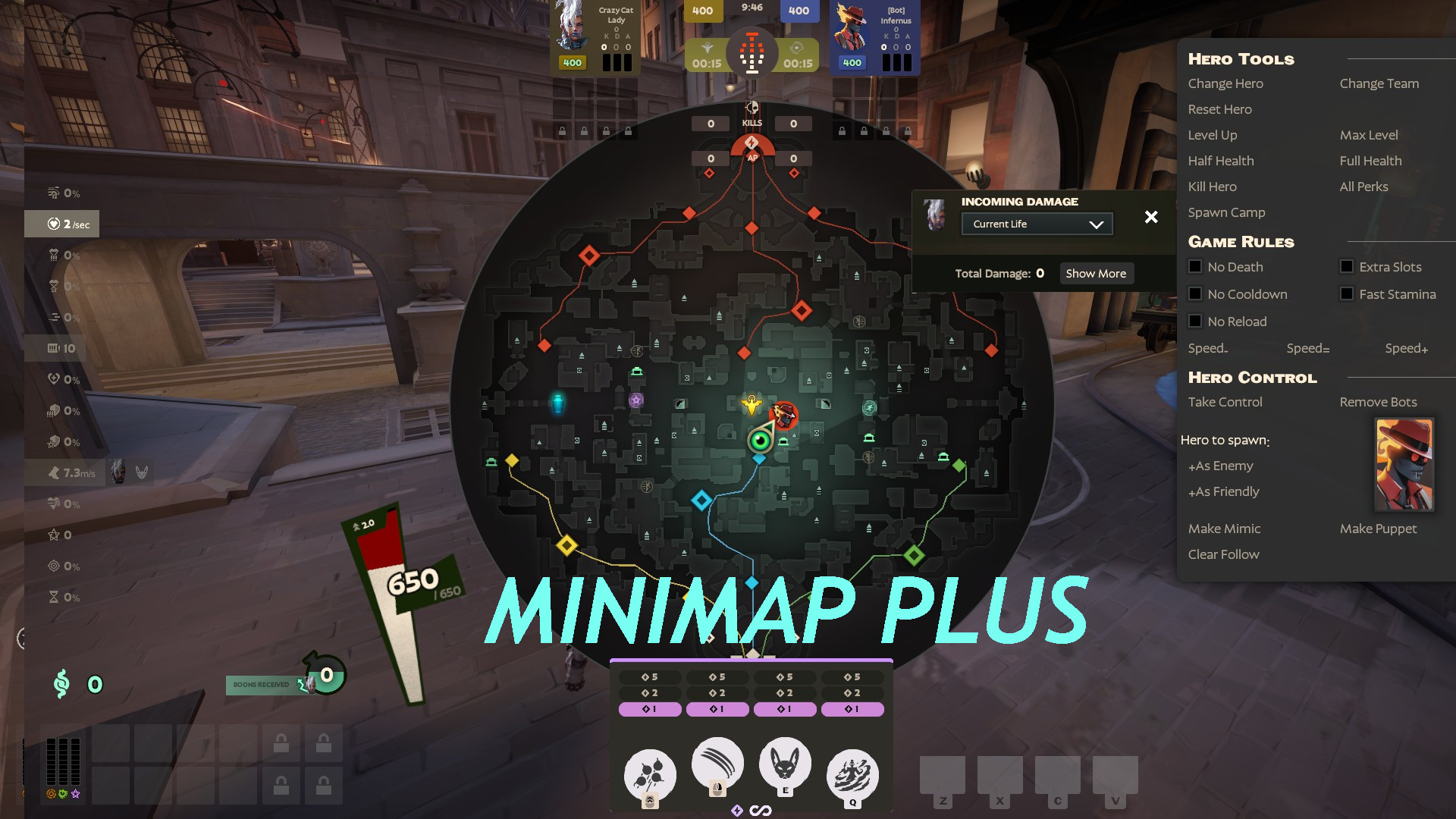Screen dimensions: 1456x819
Task: Select the cat-head E ability icon
Action: point(785,766)
